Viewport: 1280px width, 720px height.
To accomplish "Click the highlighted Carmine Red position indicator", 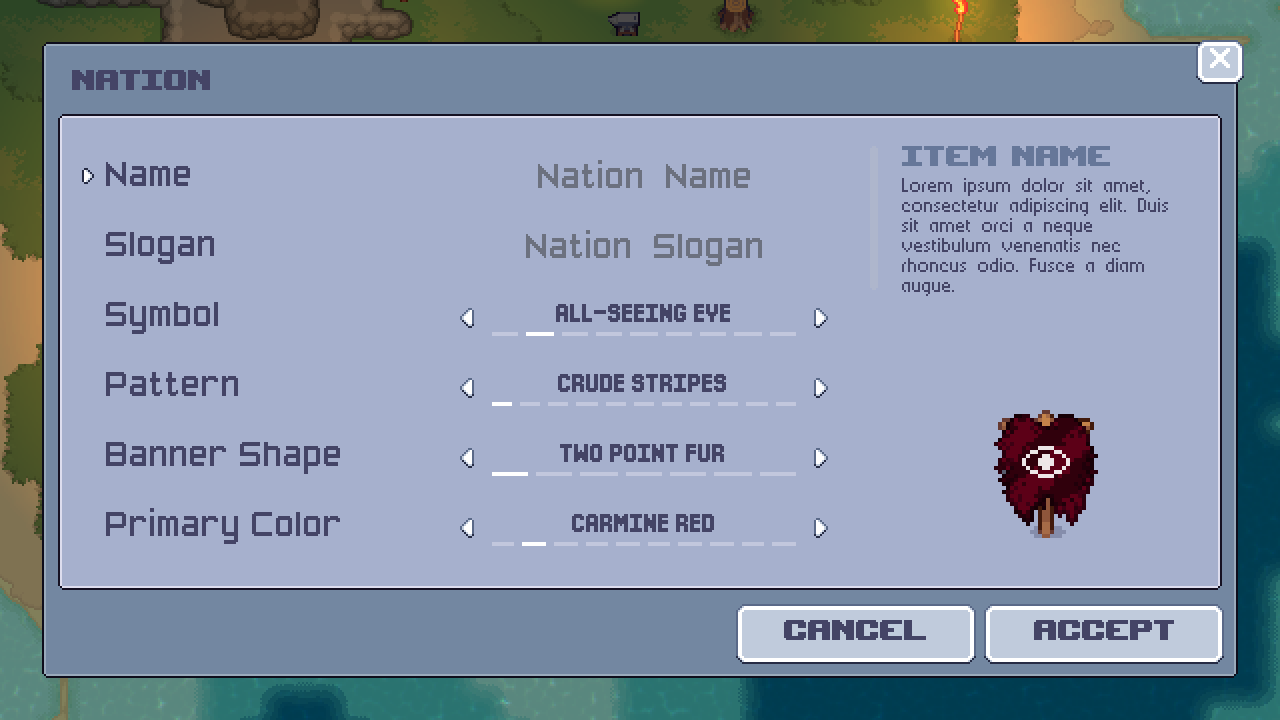I will 534,546.
